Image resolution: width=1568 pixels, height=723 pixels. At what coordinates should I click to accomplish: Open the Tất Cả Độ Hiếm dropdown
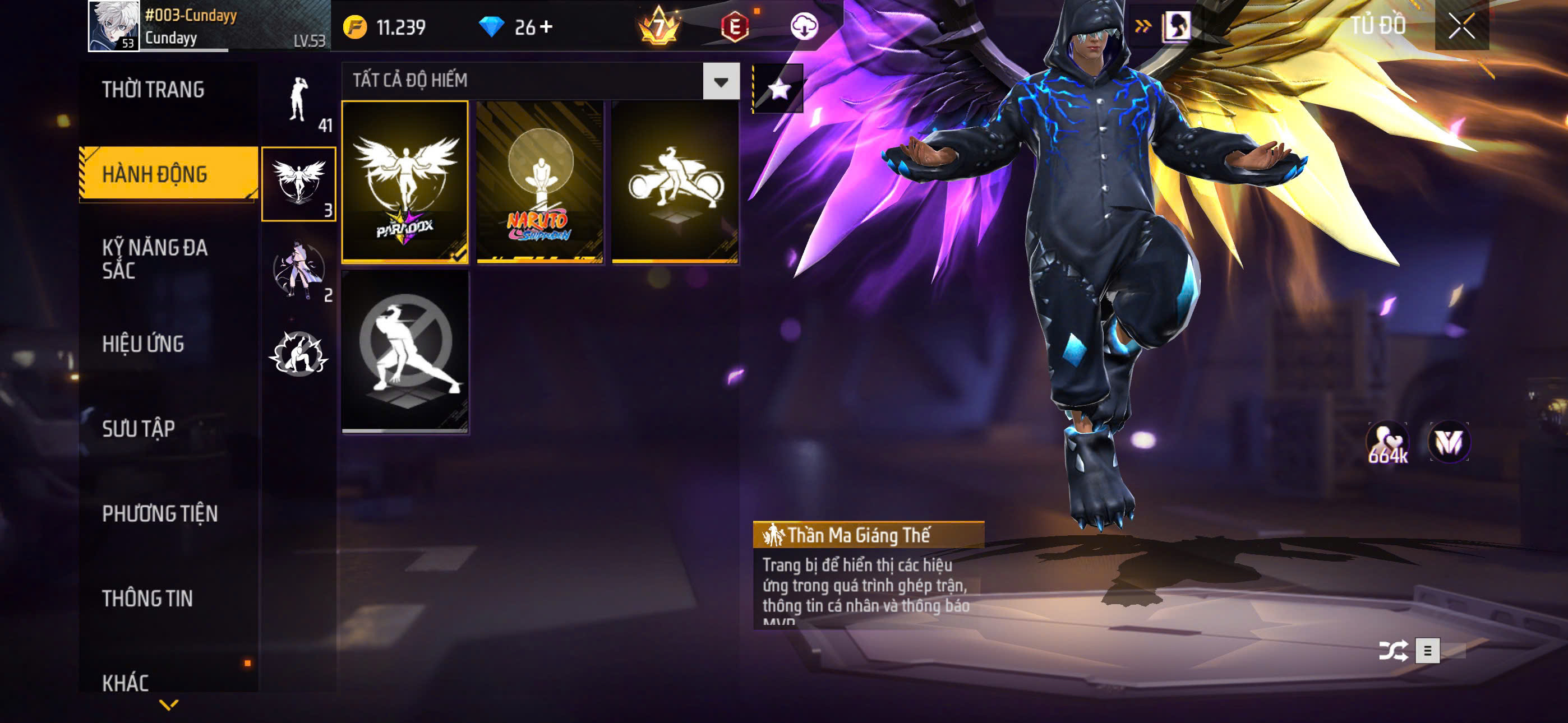coord(721,81)
